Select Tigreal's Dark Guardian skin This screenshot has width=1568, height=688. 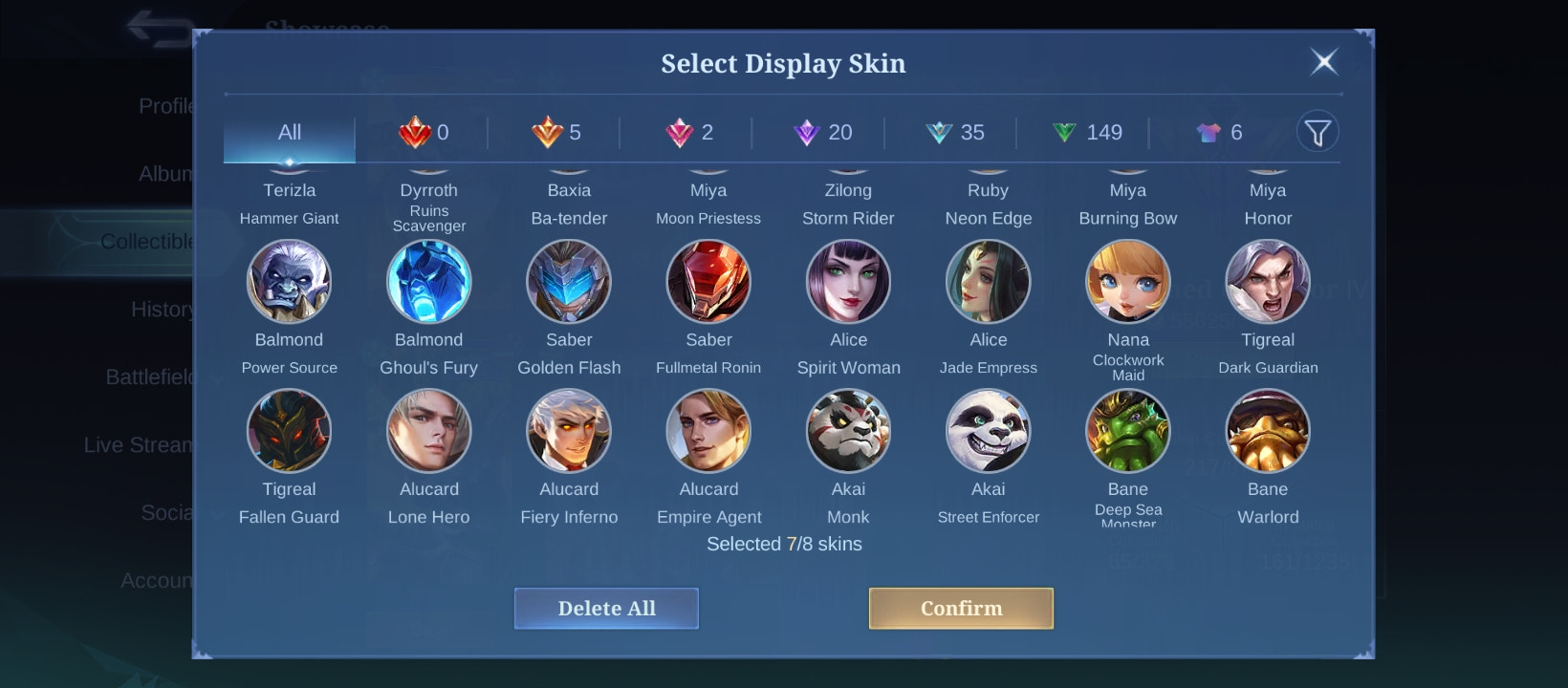pos(1268,282)
